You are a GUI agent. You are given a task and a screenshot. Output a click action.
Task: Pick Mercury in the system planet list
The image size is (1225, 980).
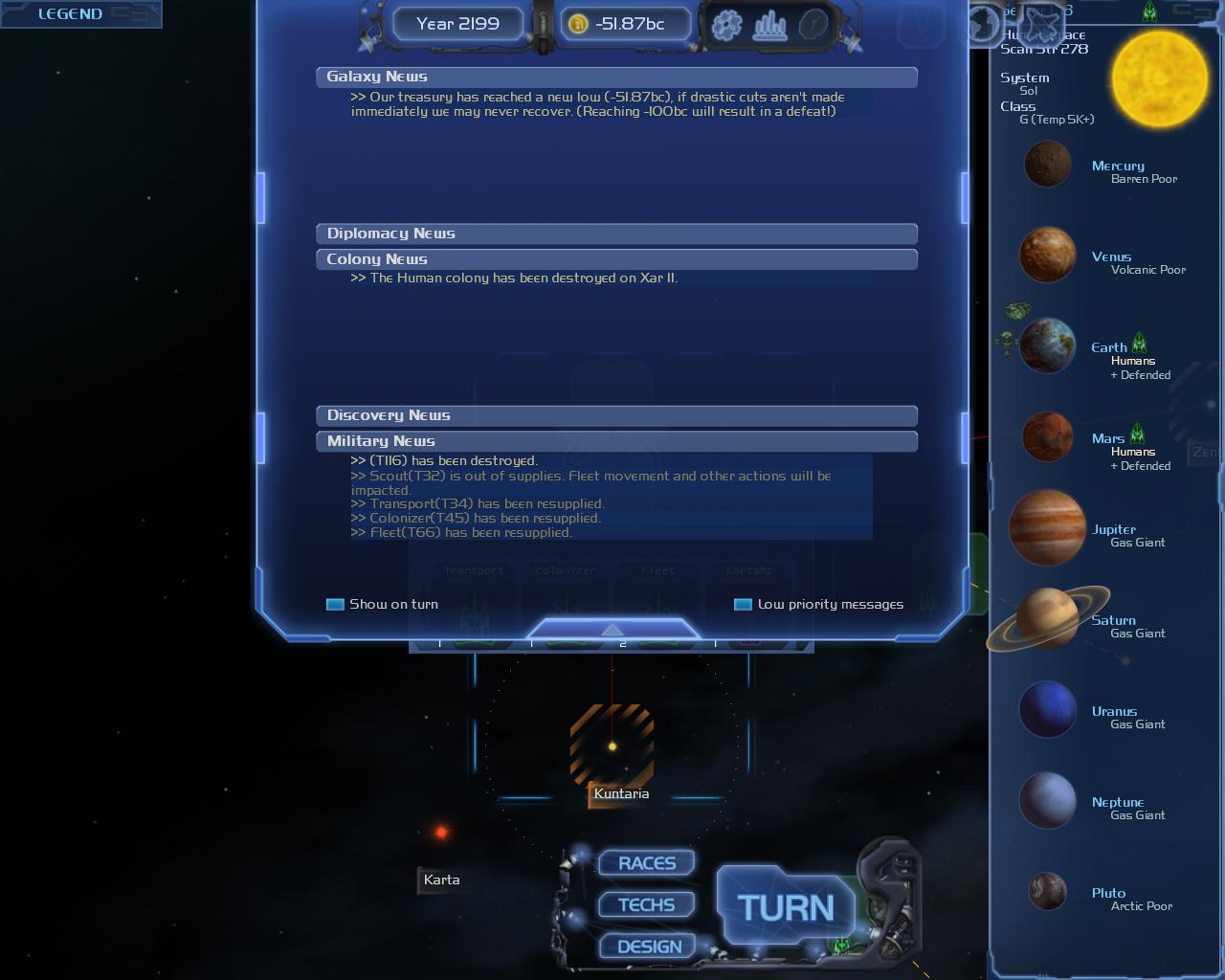click(x=1047, y=164)
